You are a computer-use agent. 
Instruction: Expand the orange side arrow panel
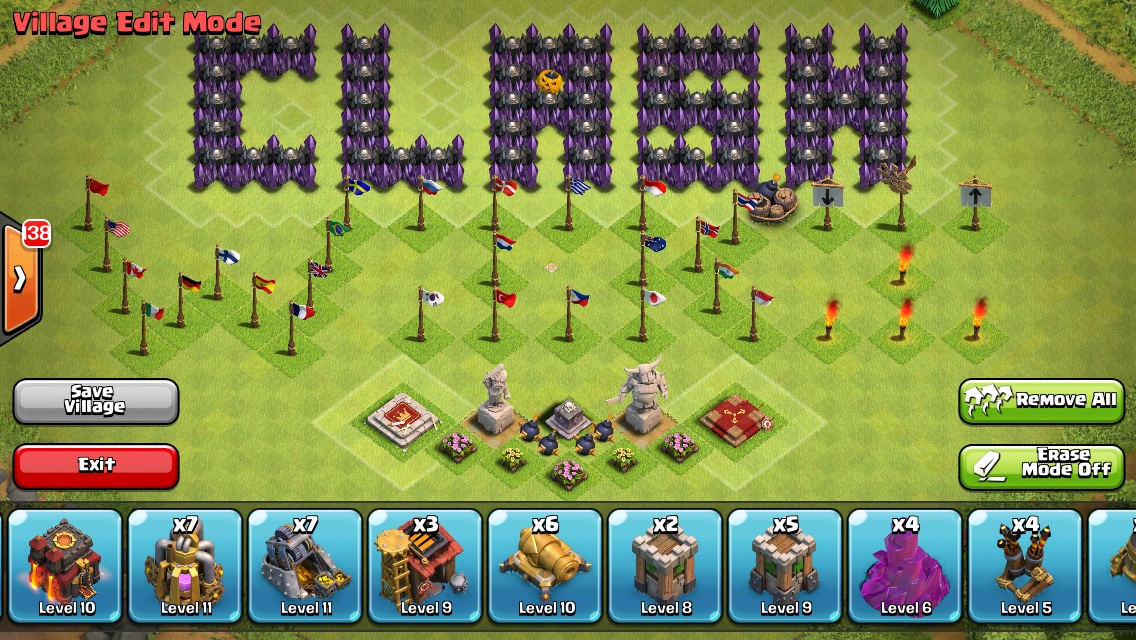(20, 279)
